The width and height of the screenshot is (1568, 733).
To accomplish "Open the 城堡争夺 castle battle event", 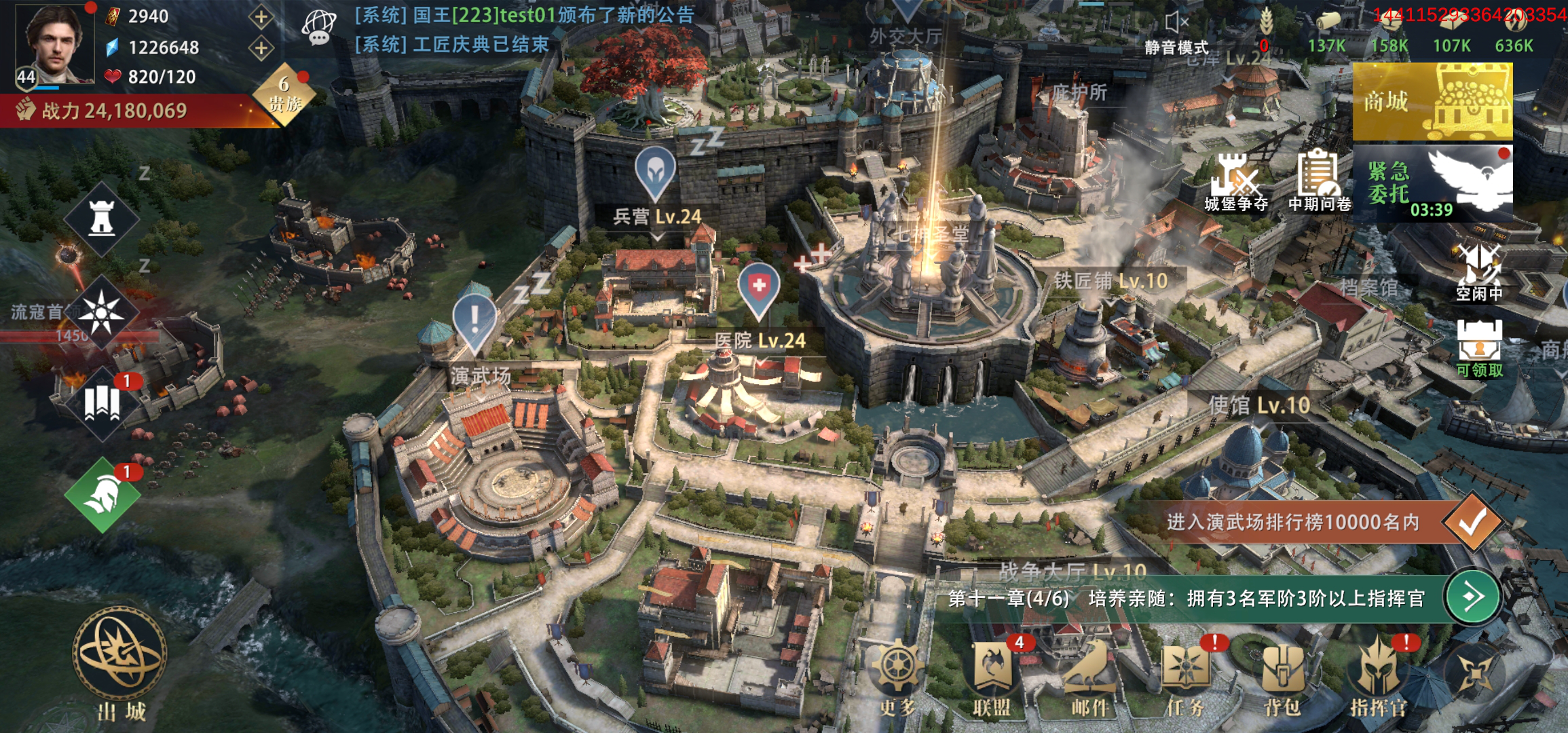I will pyautogui.click(x=1236, y=183).
